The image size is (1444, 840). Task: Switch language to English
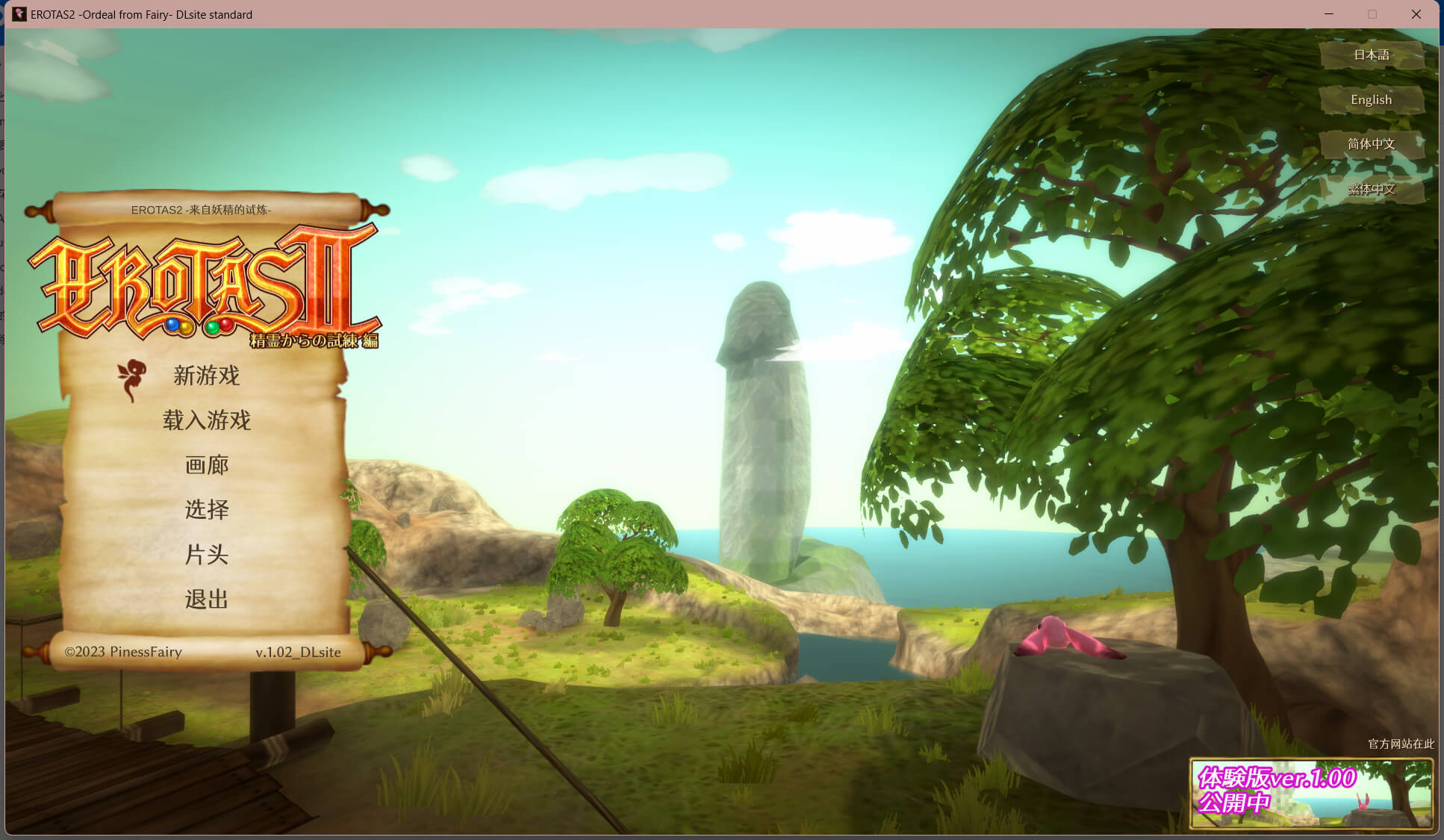pyautogui.click(x=1371, y=99)
